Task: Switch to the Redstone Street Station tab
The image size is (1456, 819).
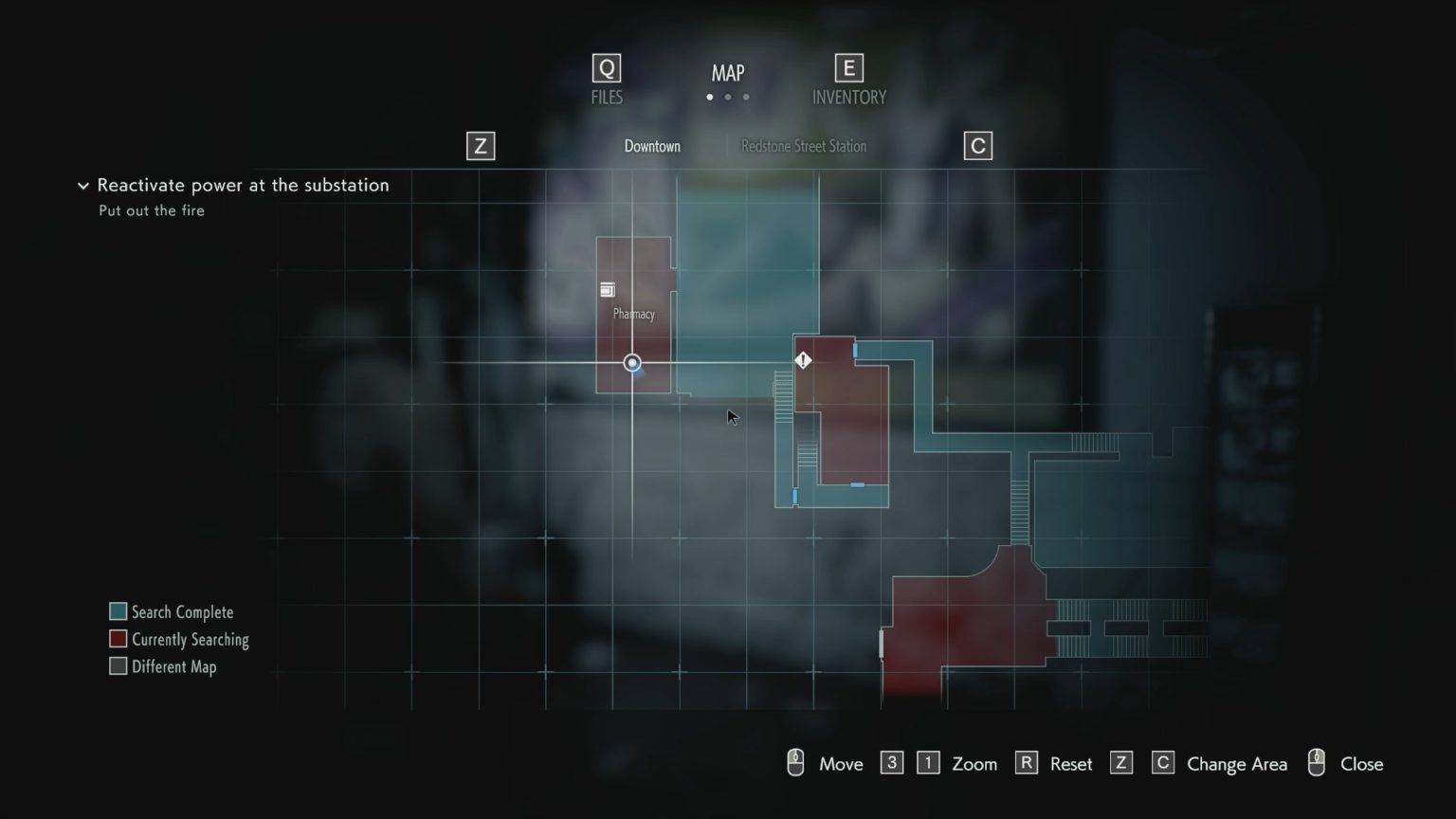Action: tap(803, 146)
